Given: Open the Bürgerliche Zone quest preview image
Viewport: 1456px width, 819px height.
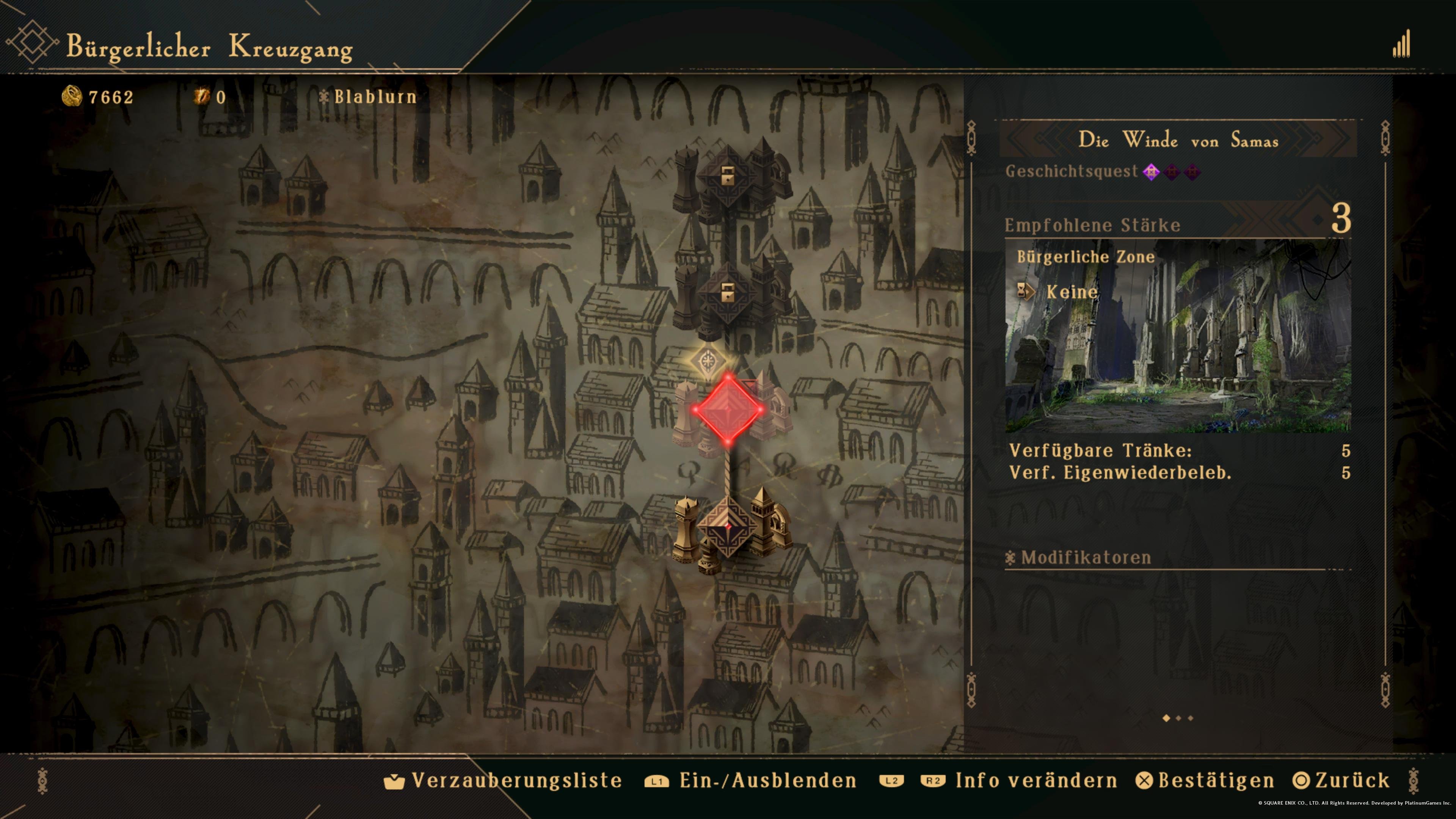Looking at the screenshot, I should pyautogui.click(x=1178, y=336).
